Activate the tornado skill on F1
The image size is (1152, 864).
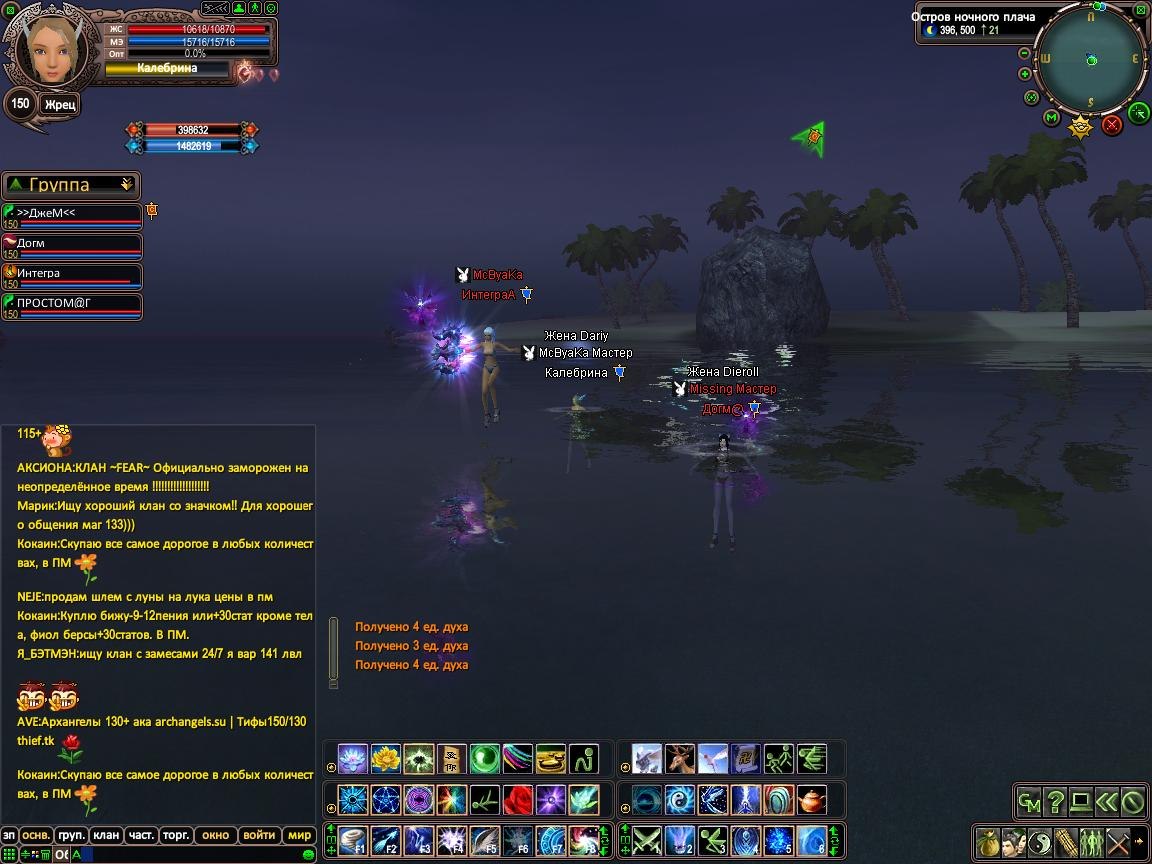coord(353,840)
